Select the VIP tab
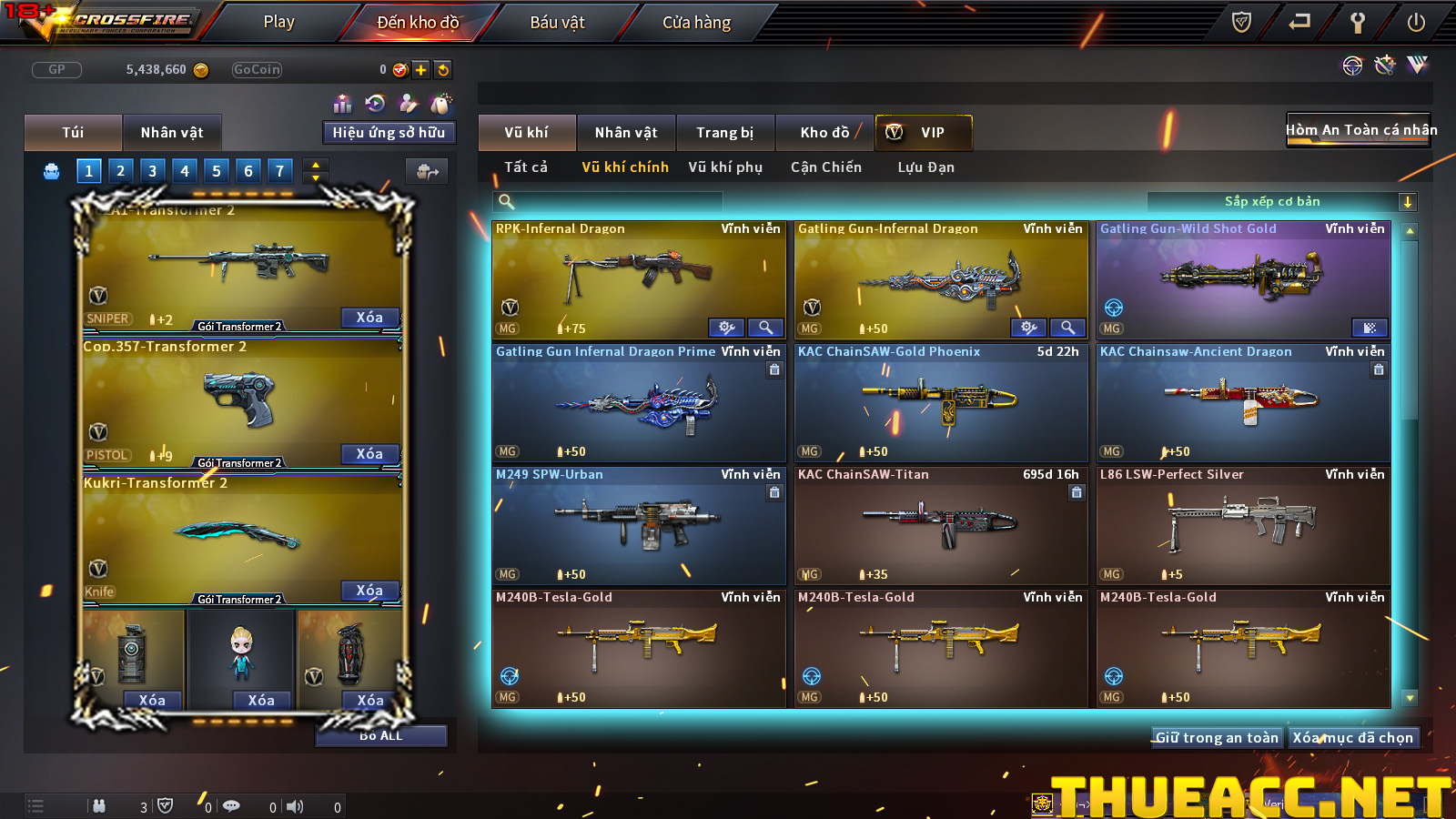Screen dimensions: 1456x819 pyautogui.click(x=924, y=133)
